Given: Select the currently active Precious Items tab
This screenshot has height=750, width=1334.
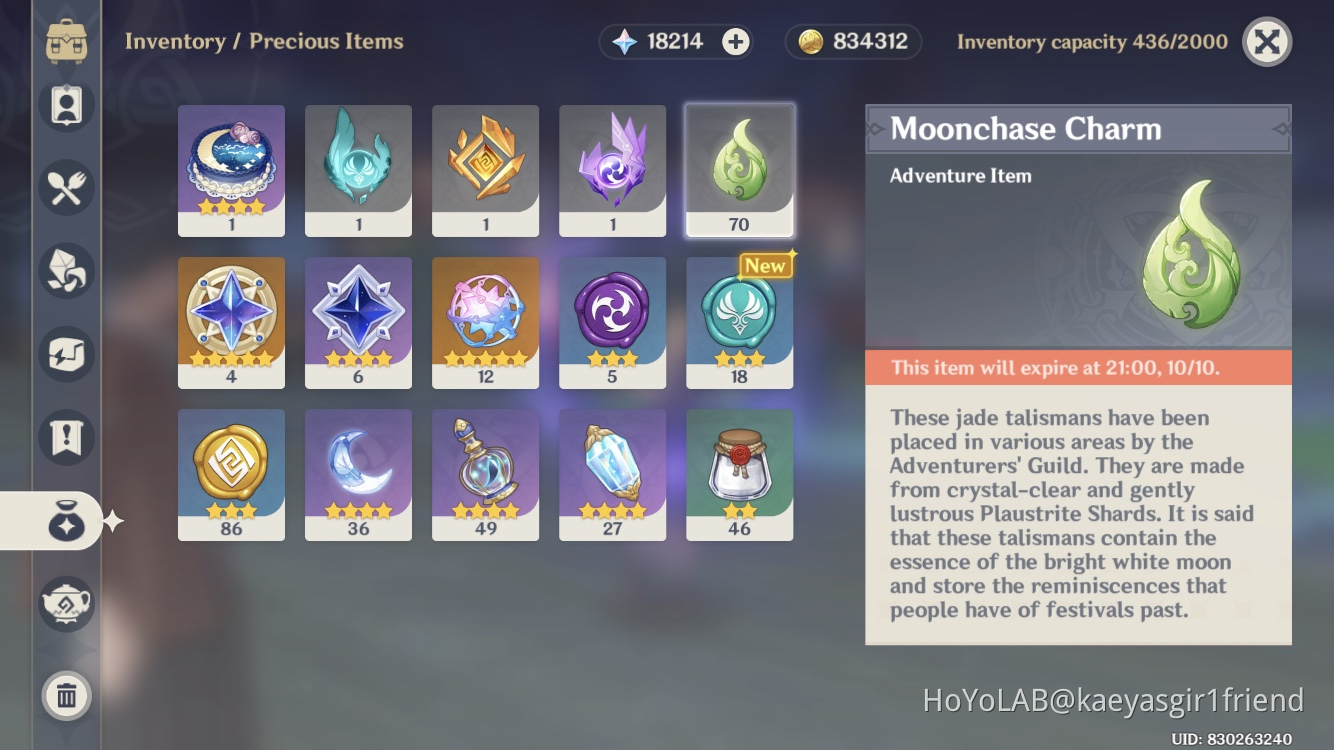Looking at the screenshot, I should coord(66,520).
